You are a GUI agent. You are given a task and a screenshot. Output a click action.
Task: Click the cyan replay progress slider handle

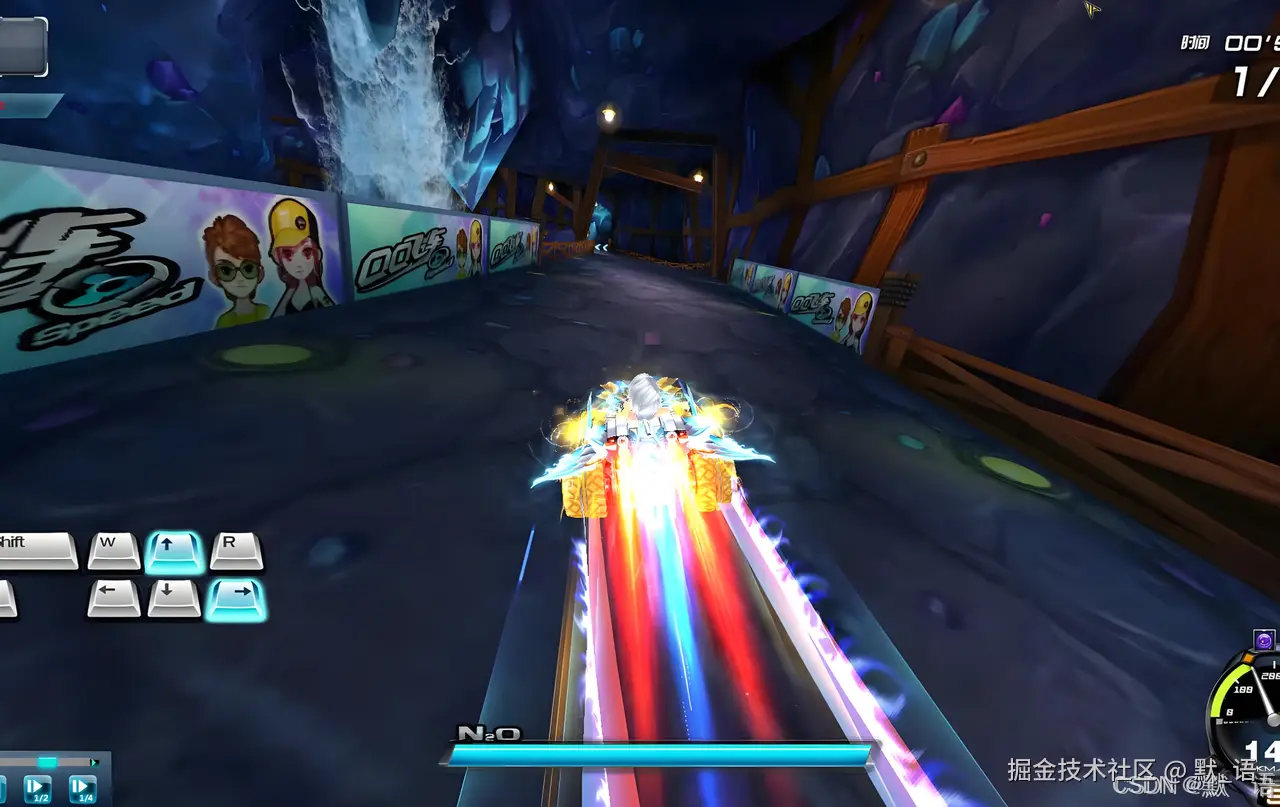coord(46,762)
